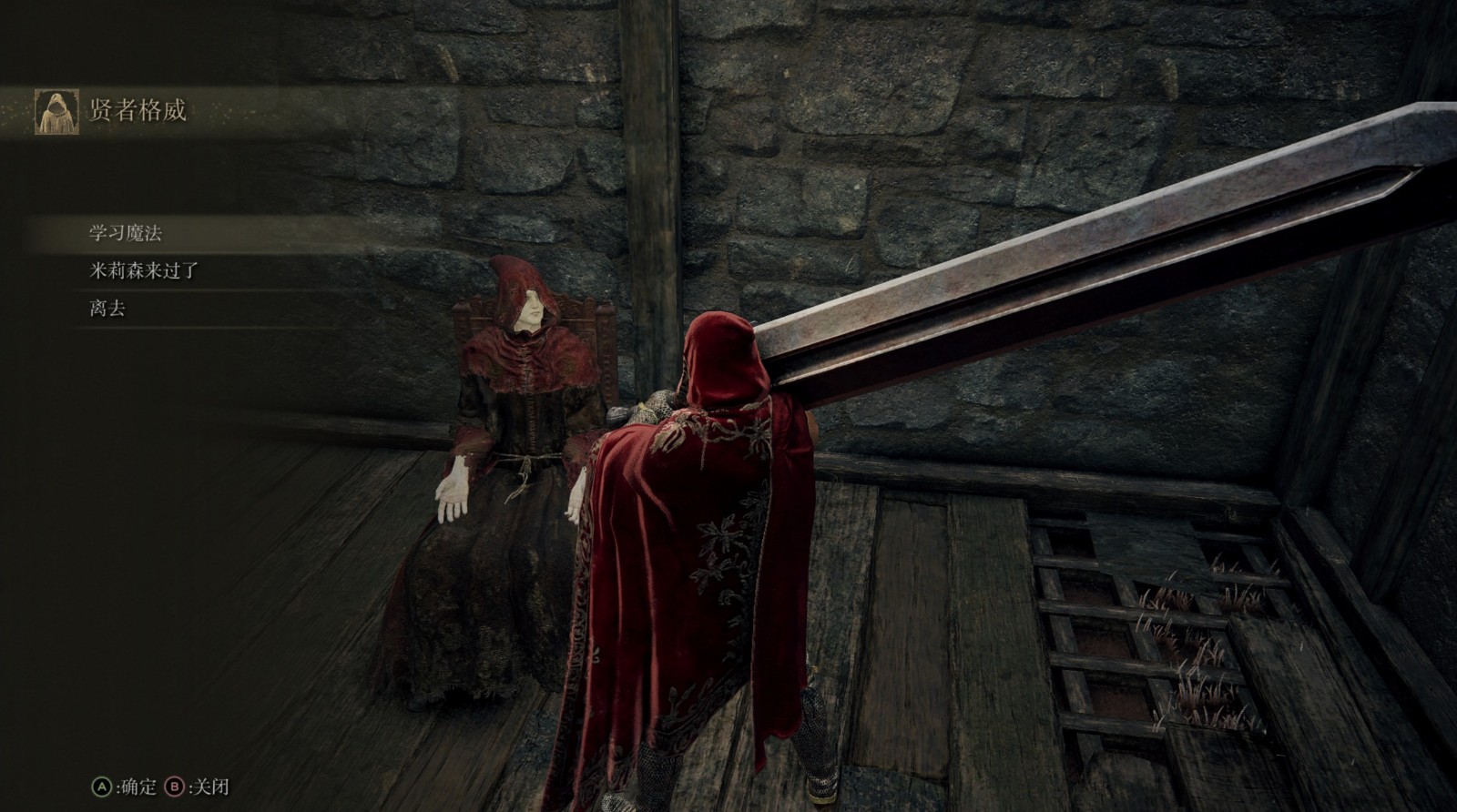Pick 离去 to leave the conversation
The height and width of the screenshot is (812, 1457).
click(107, 309)
